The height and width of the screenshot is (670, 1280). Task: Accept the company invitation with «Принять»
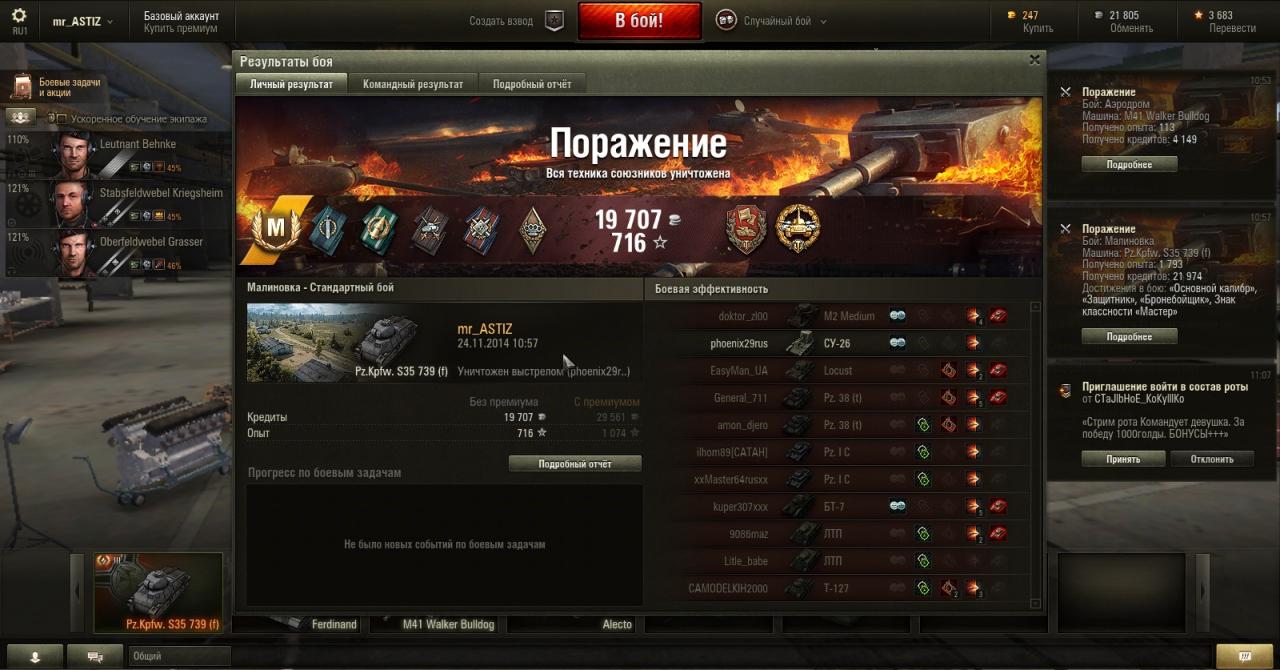[1123, 459]
